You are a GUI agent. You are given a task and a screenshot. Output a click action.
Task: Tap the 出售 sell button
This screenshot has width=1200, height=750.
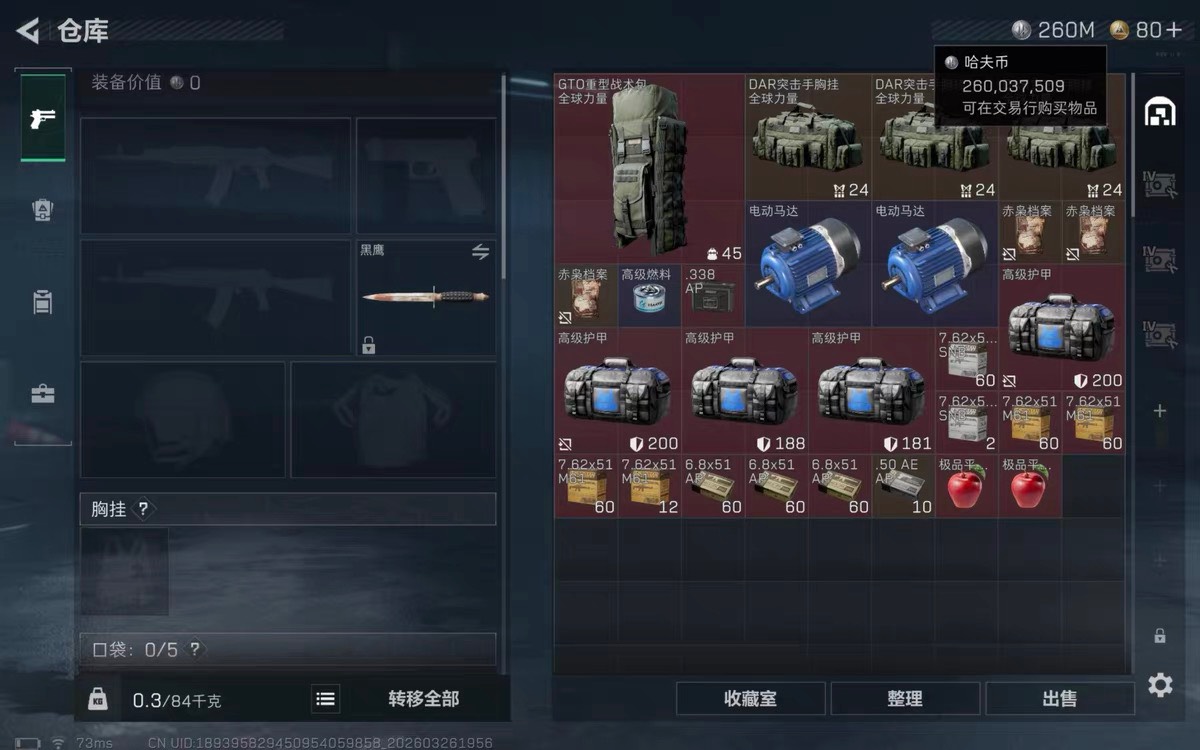point(1059,699)
